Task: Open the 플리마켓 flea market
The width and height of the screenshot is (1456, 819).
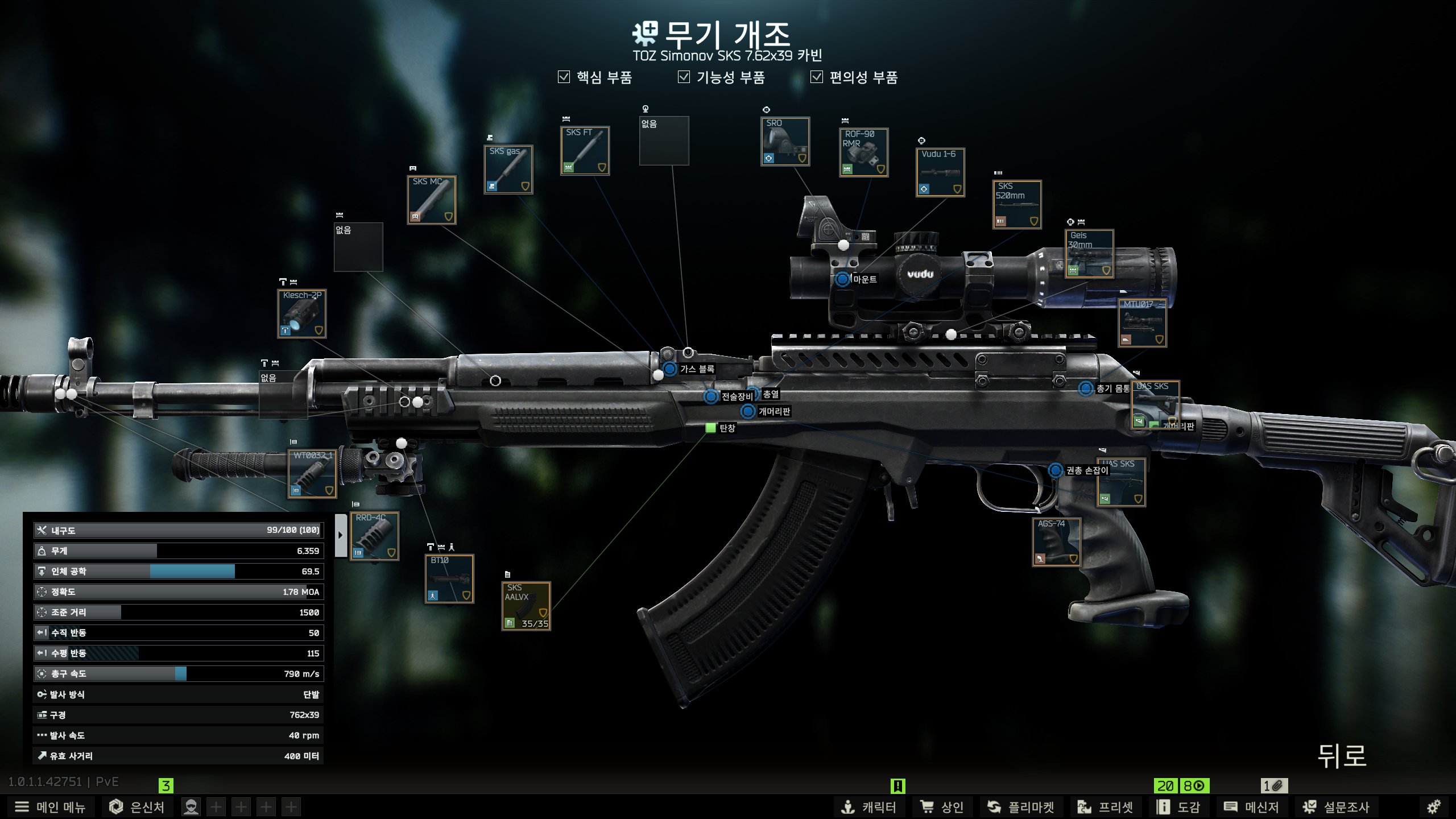Action: [1021, 806]
